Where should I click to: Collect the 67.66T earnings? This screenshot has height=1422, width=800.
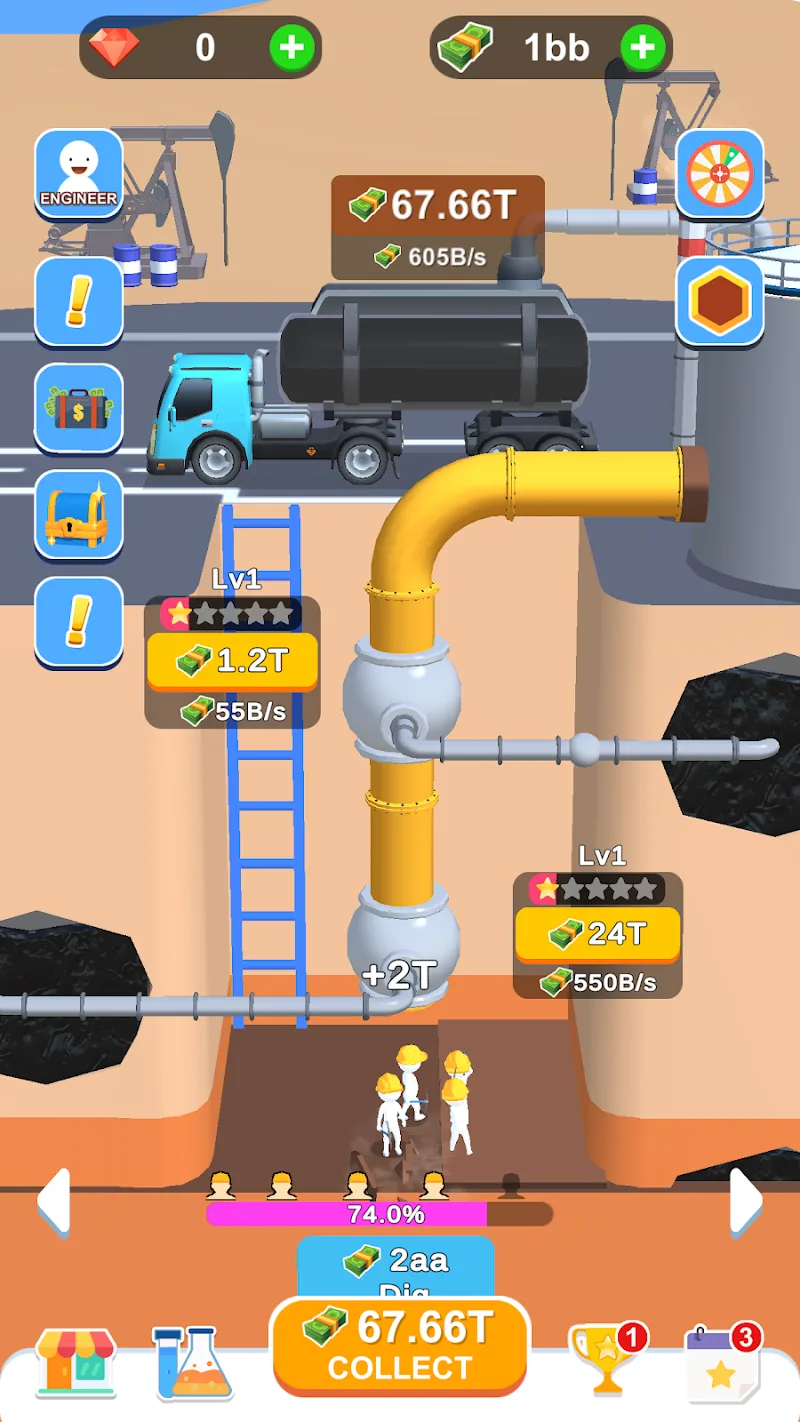(x=400, y=1345)
